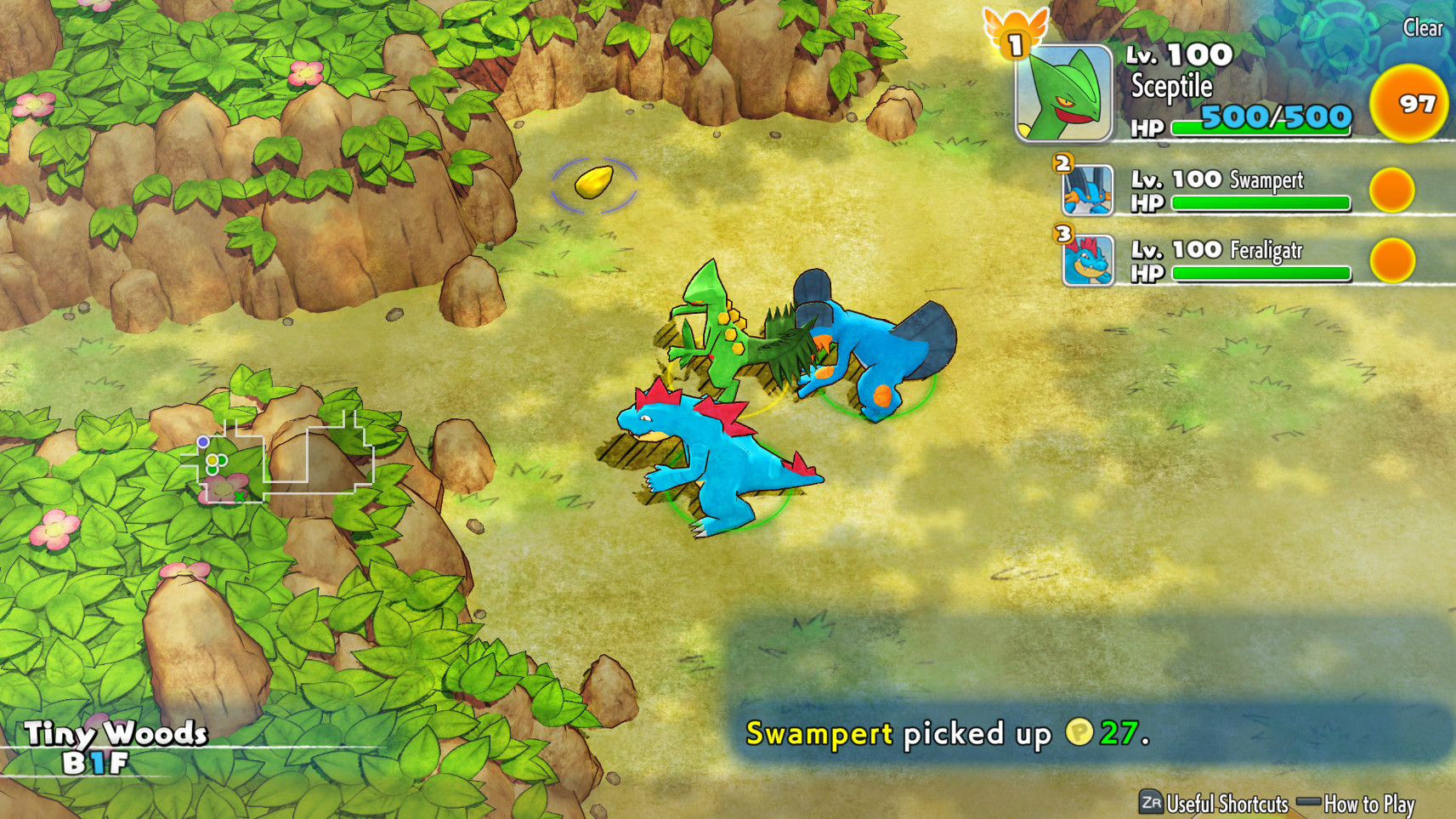Toggle the Clear weather indicator
This screenshot has width=1456, height=819.
point(1423,28)
